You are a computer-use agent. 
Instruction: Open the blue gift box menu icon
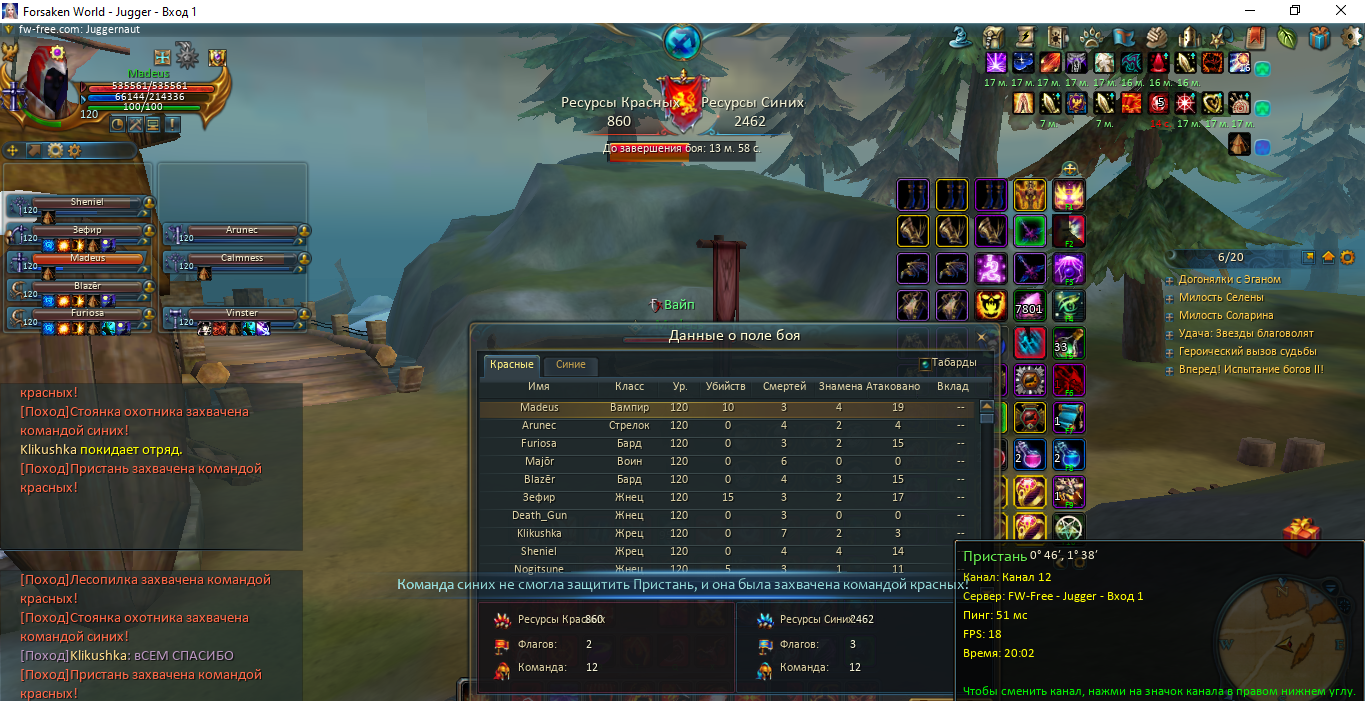pyautogui.click(x=1320, y=38)
